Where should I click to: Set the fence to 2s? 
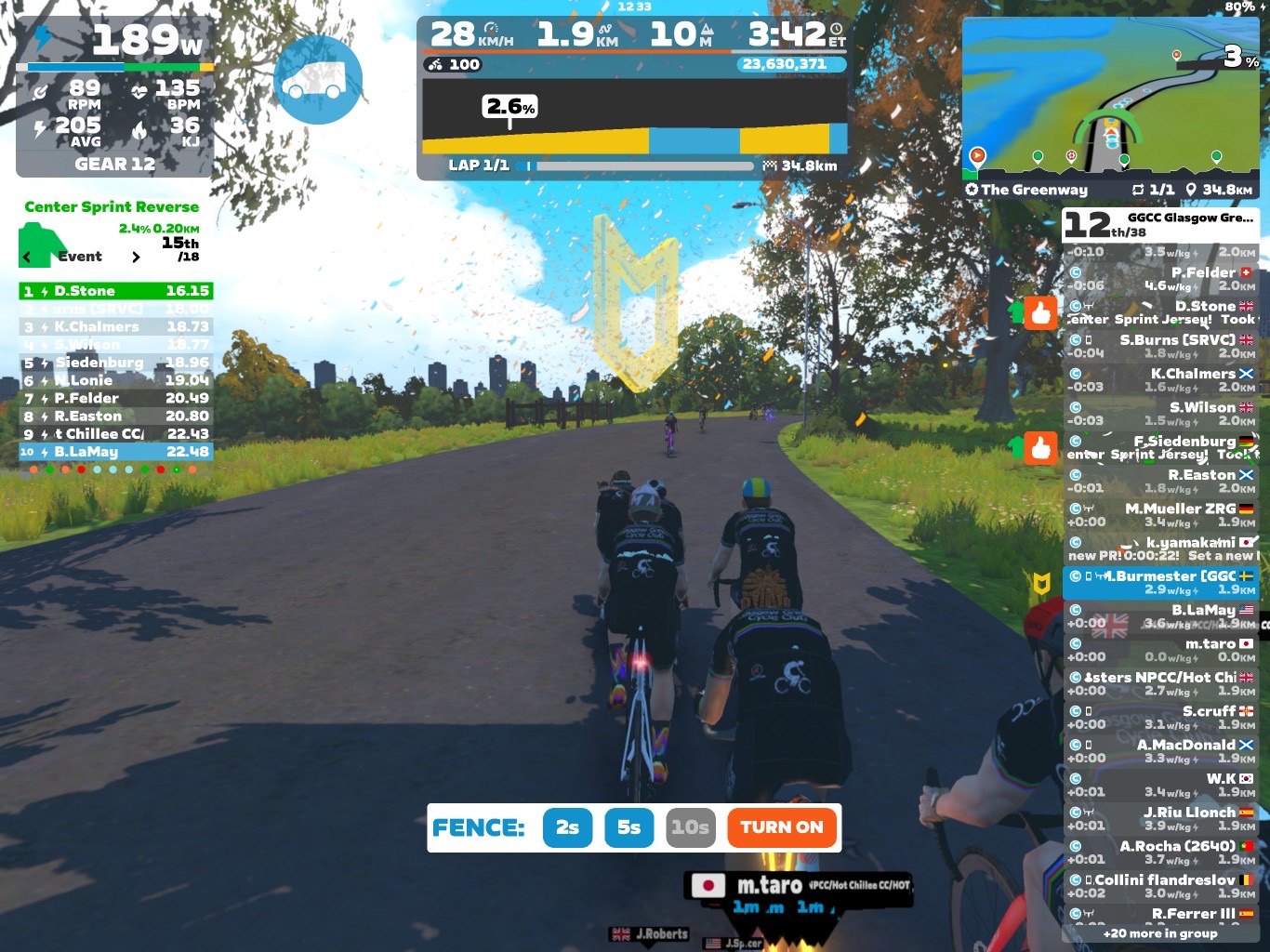pos(567,827)
